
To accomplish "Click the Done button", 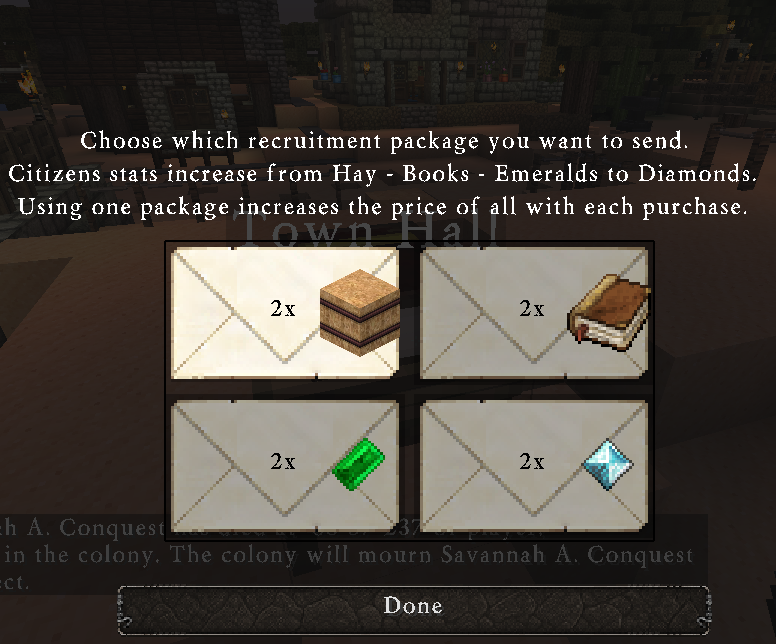I will [x=413, y=606].
